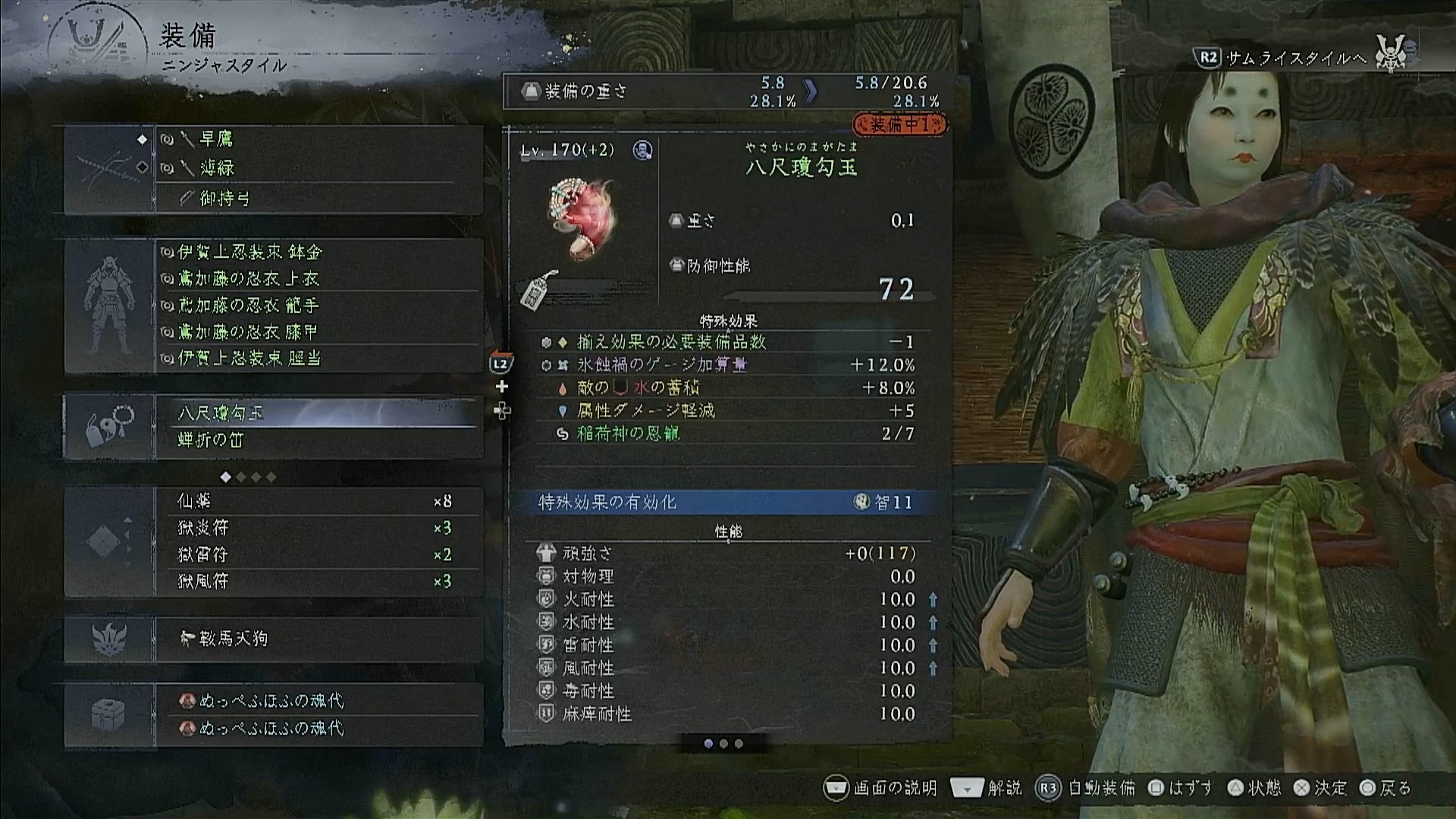1456x819 pixels.
Task: Select the 早鷹 weapon slot
Action: pyautogui.click(x=318, y=140)
